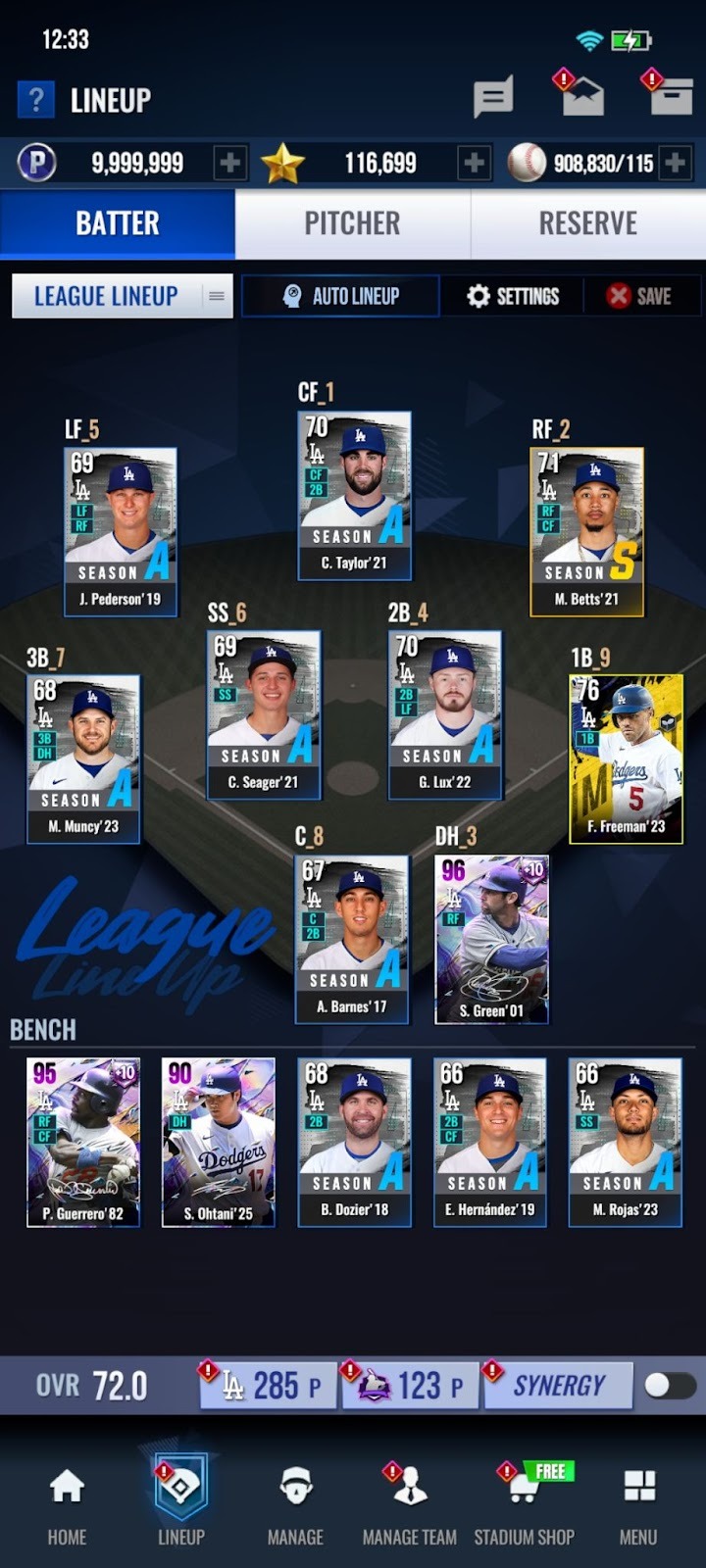
Task: Open lineup Settings
Action: tap(512, 296)
